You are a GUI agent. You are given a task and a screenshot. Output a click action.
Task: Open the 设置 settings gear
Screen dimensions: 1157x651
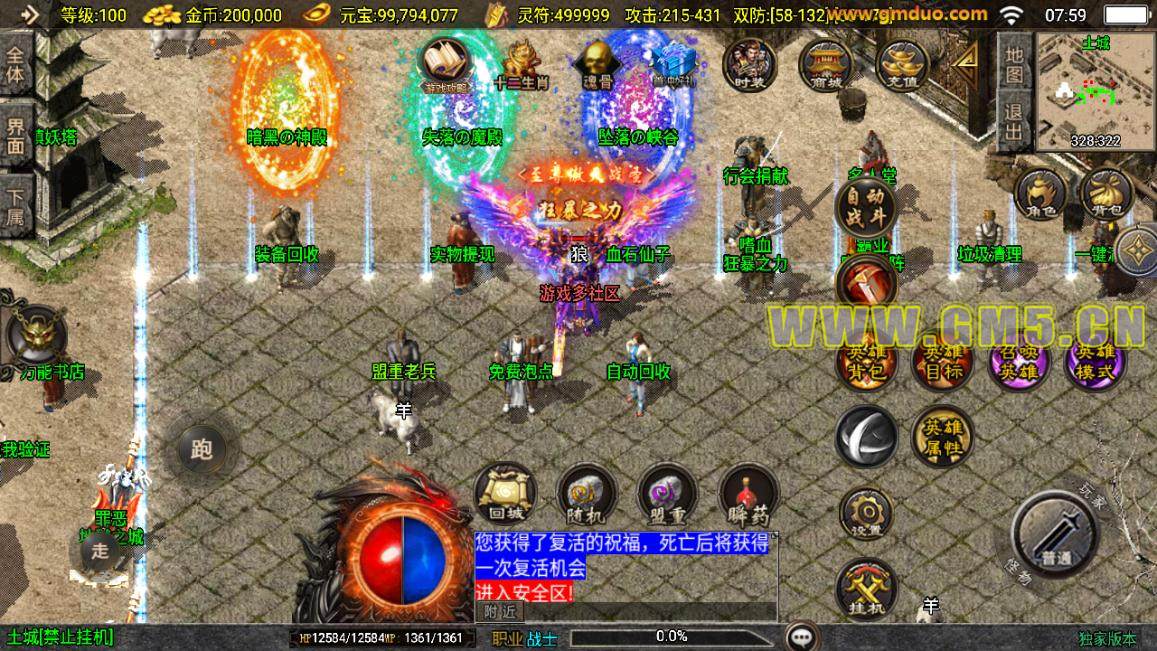click(x=867, y=514)
